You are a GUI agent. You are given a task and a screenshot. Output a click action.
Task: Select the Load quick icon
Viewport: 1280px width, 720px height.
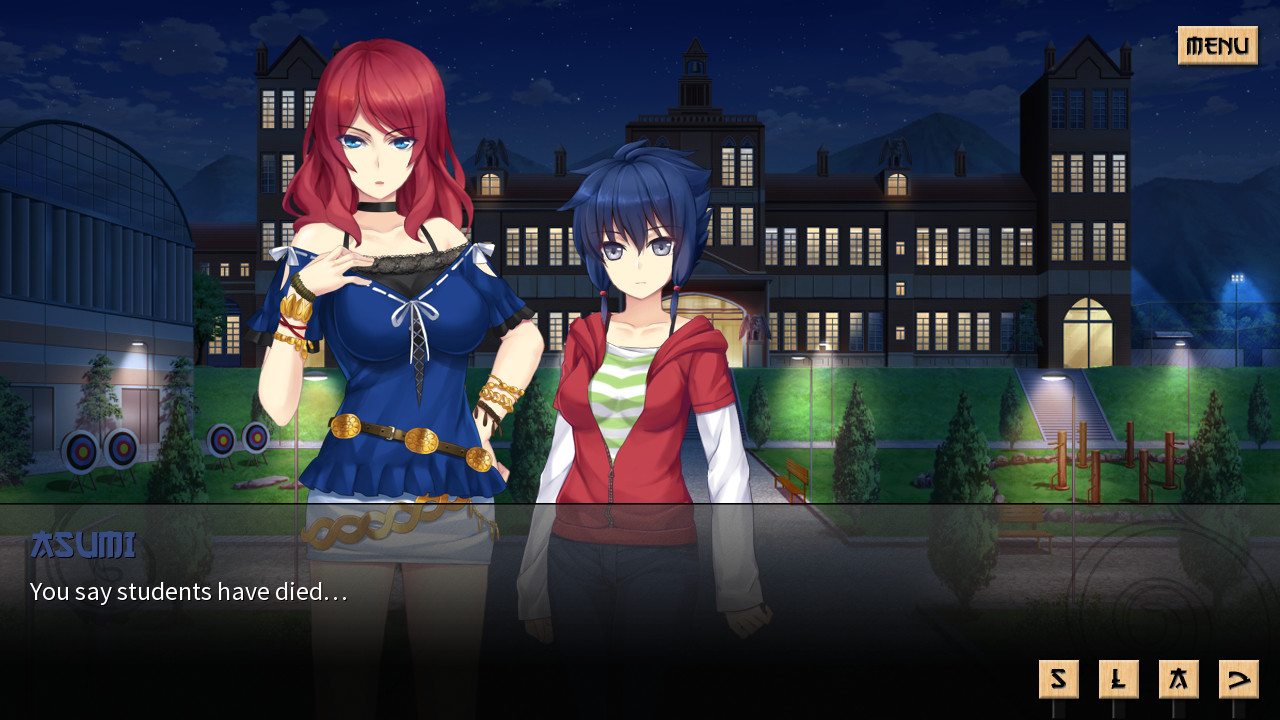click(1119, 678)
